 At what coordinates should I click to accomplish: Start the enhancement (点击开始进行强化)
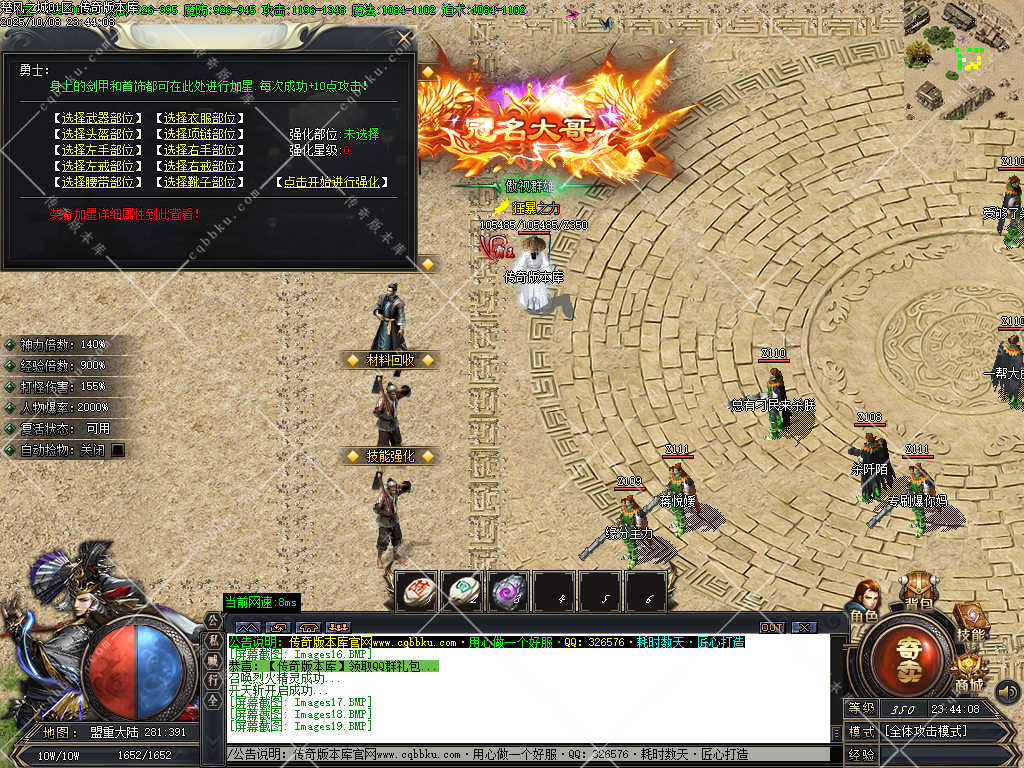(332, 182)
